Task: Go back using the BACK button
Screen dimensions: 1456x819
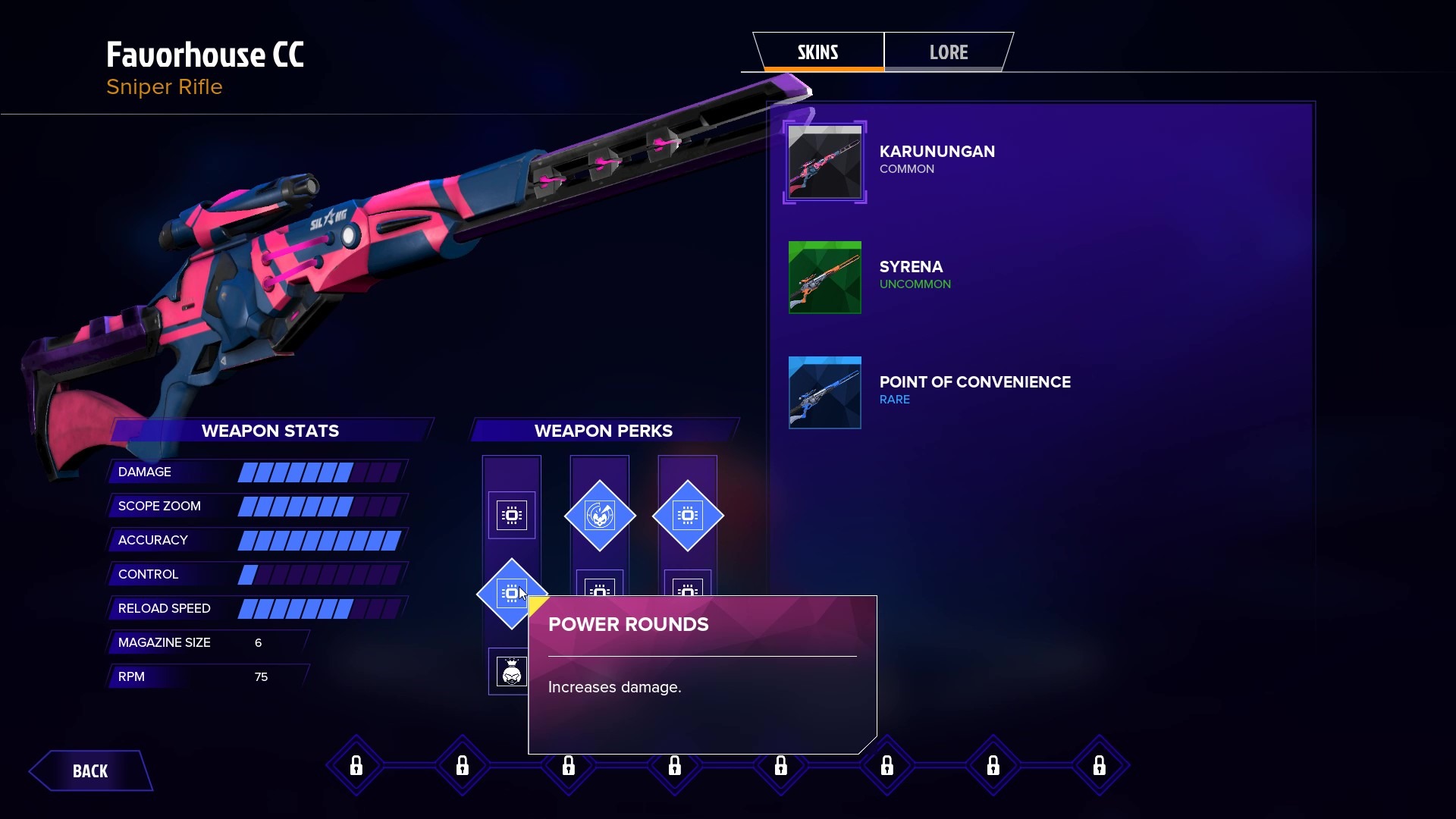Action: (x=90, y=771)
